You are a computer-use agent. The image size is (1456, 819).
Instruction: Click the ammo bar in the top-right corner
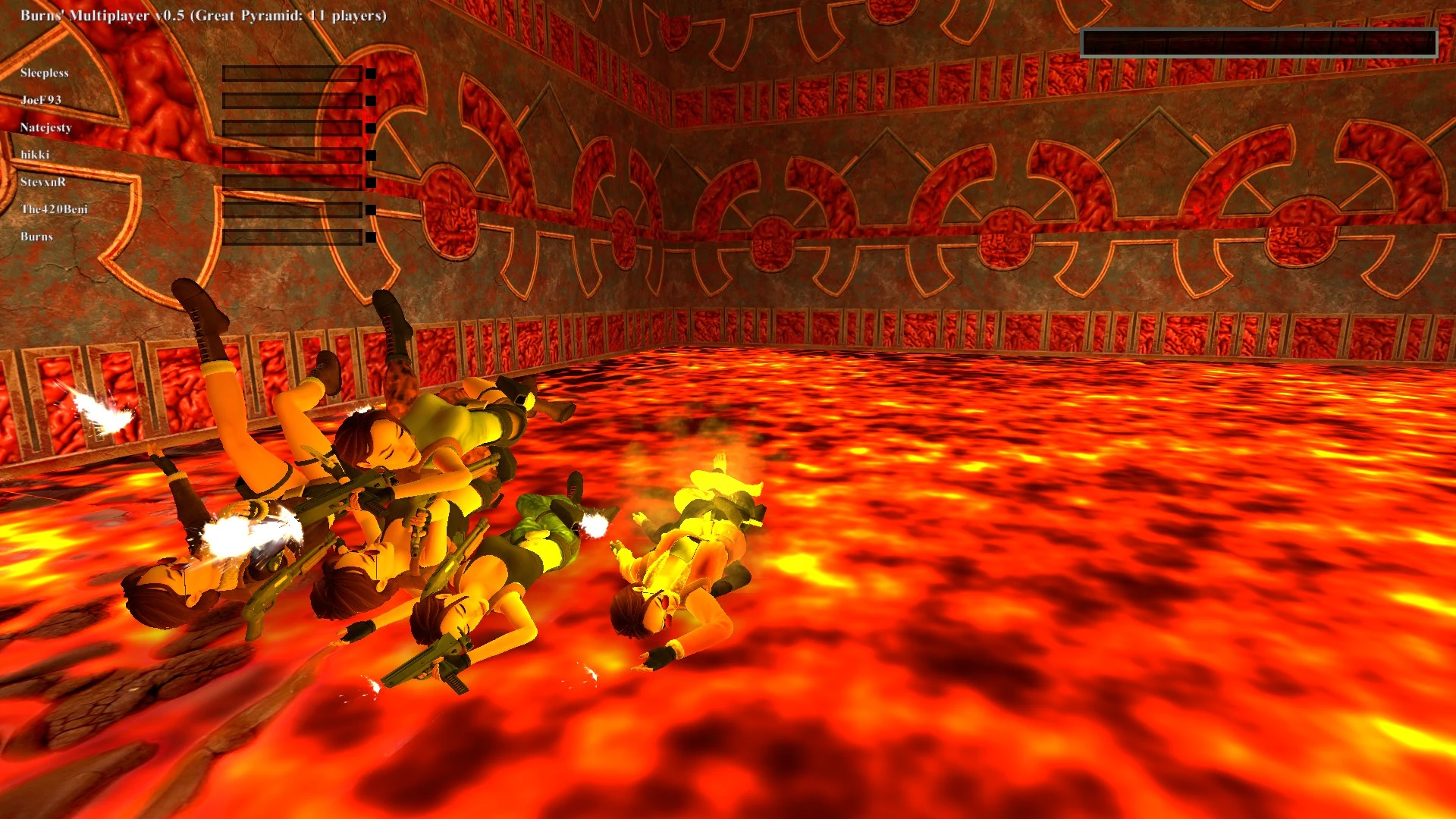pos(1259,43)
